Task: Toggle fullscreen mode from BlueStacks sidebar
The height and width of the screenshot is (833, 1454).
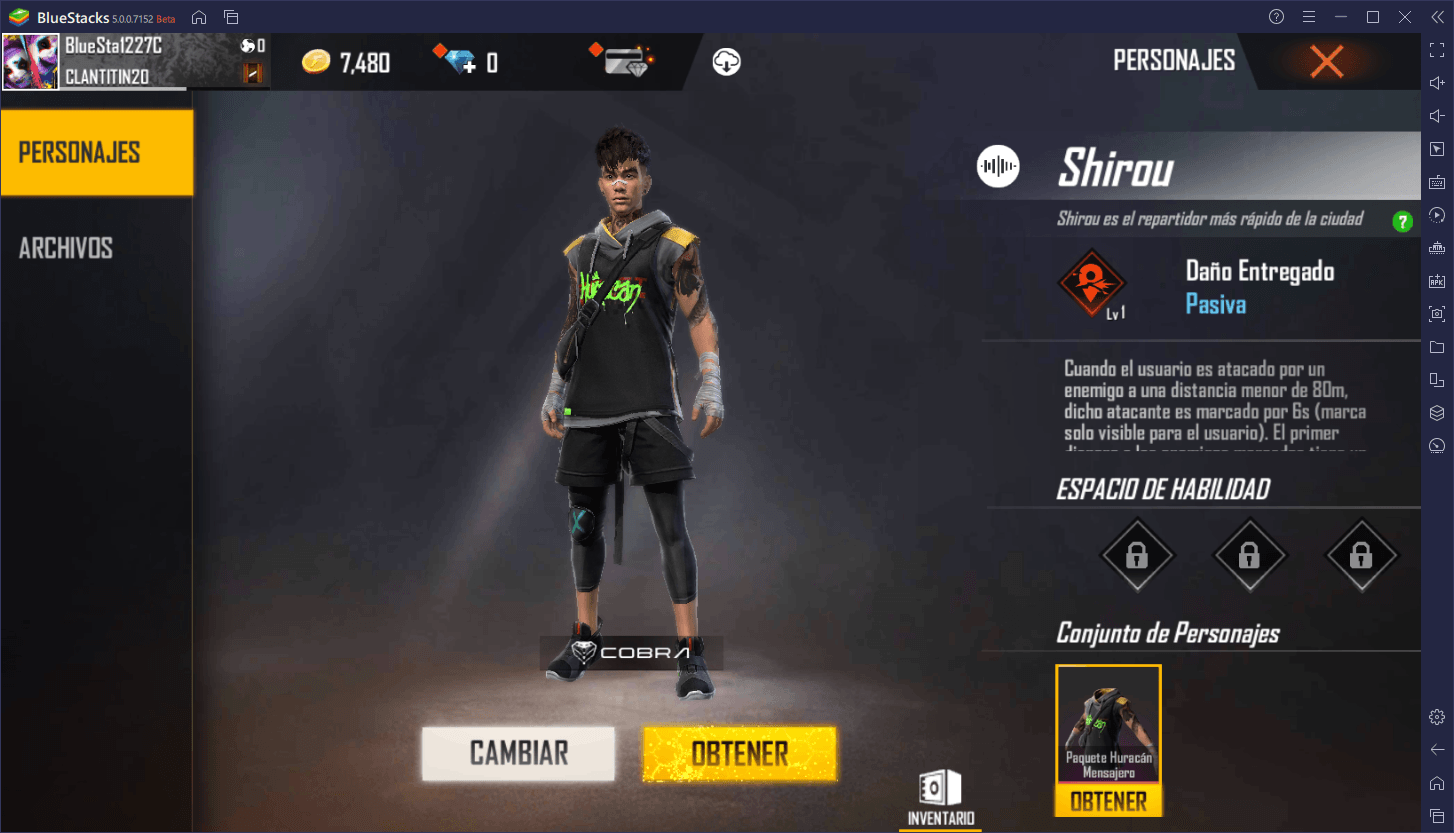Action: coord(1437,48)
